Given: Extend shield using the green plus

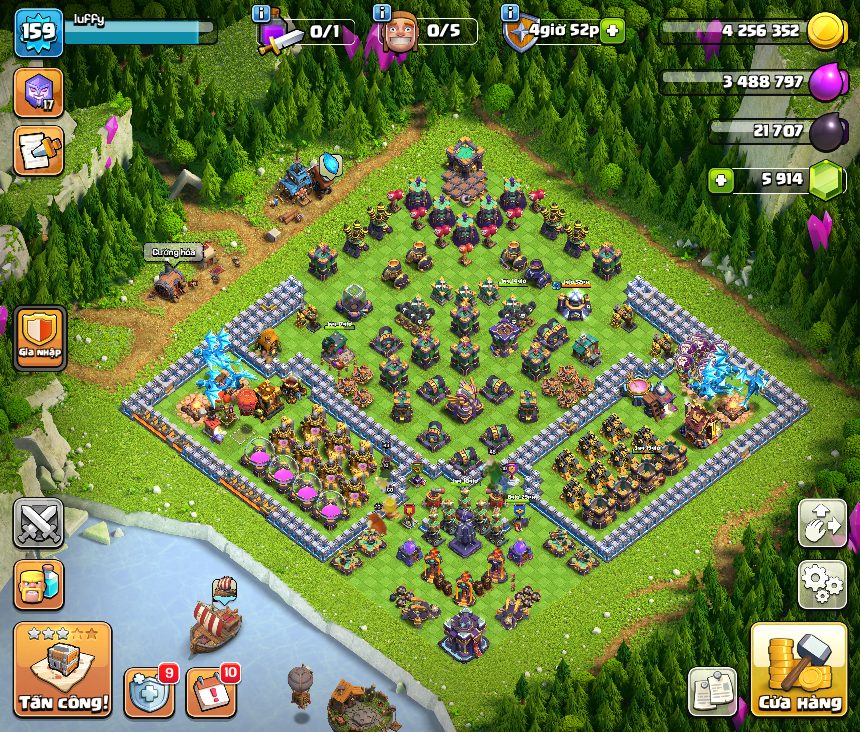Looking at the screenshot, I should [x=612, y=31].
